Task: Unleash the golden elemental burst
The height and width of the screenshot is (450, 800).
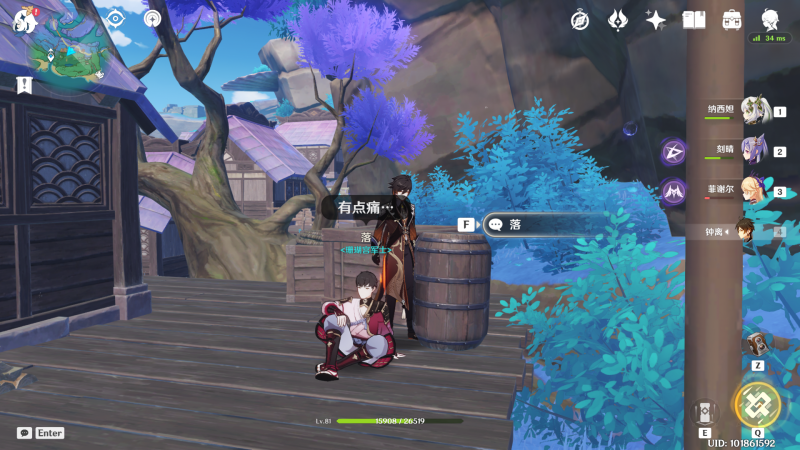Action: point(757,404)
